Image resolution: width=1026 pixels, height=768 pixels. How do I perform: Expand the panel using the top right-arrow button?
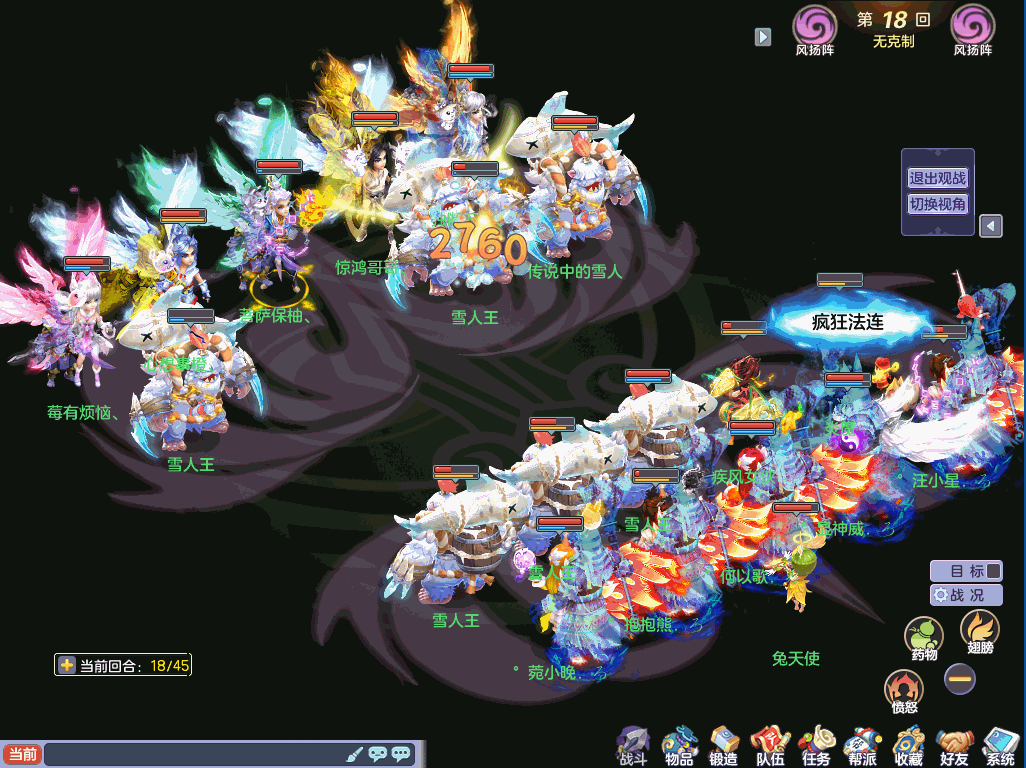pyautogui.click(x=763, y=36)
